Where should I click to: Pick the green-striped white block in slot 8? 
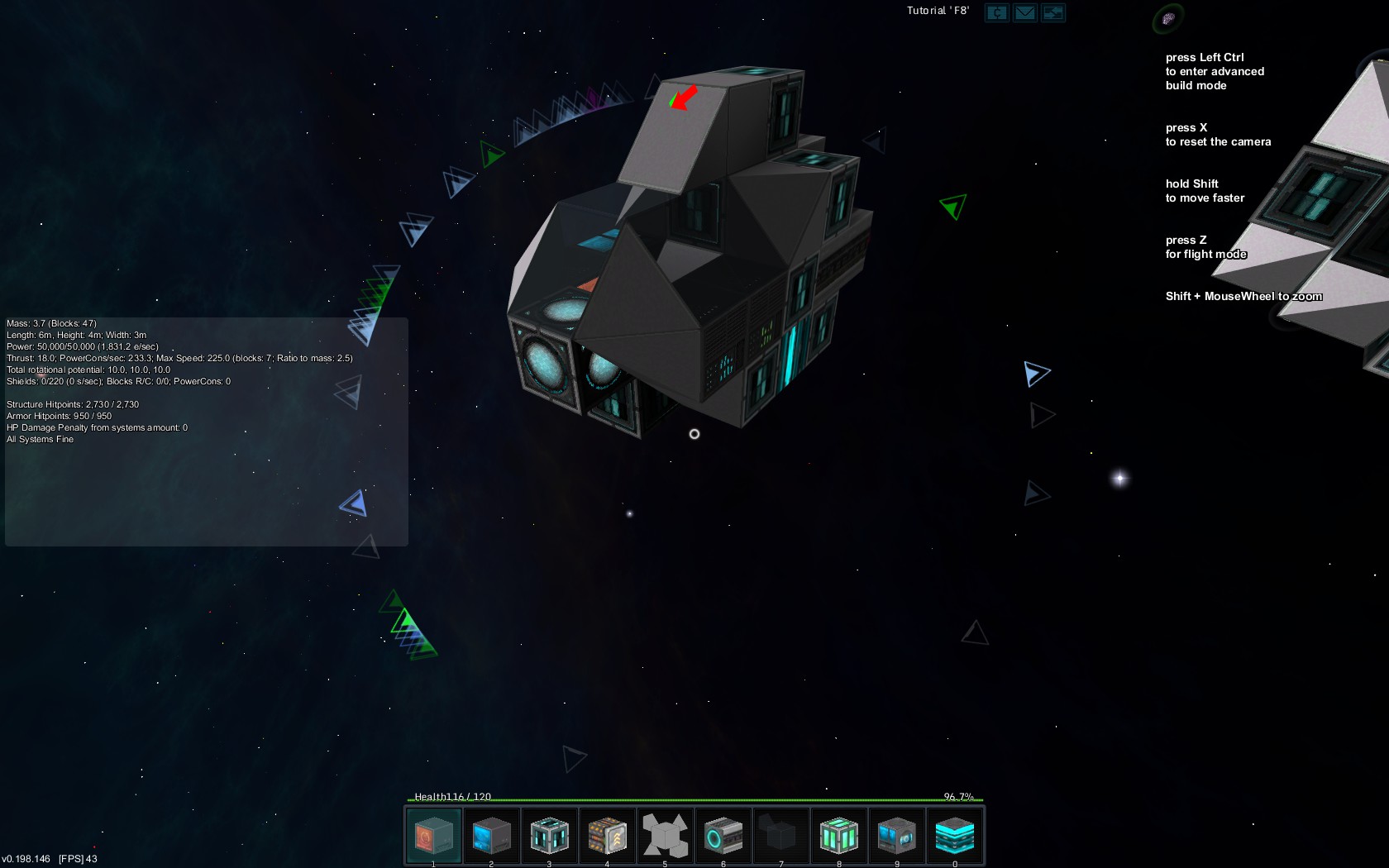coord(839,836)
